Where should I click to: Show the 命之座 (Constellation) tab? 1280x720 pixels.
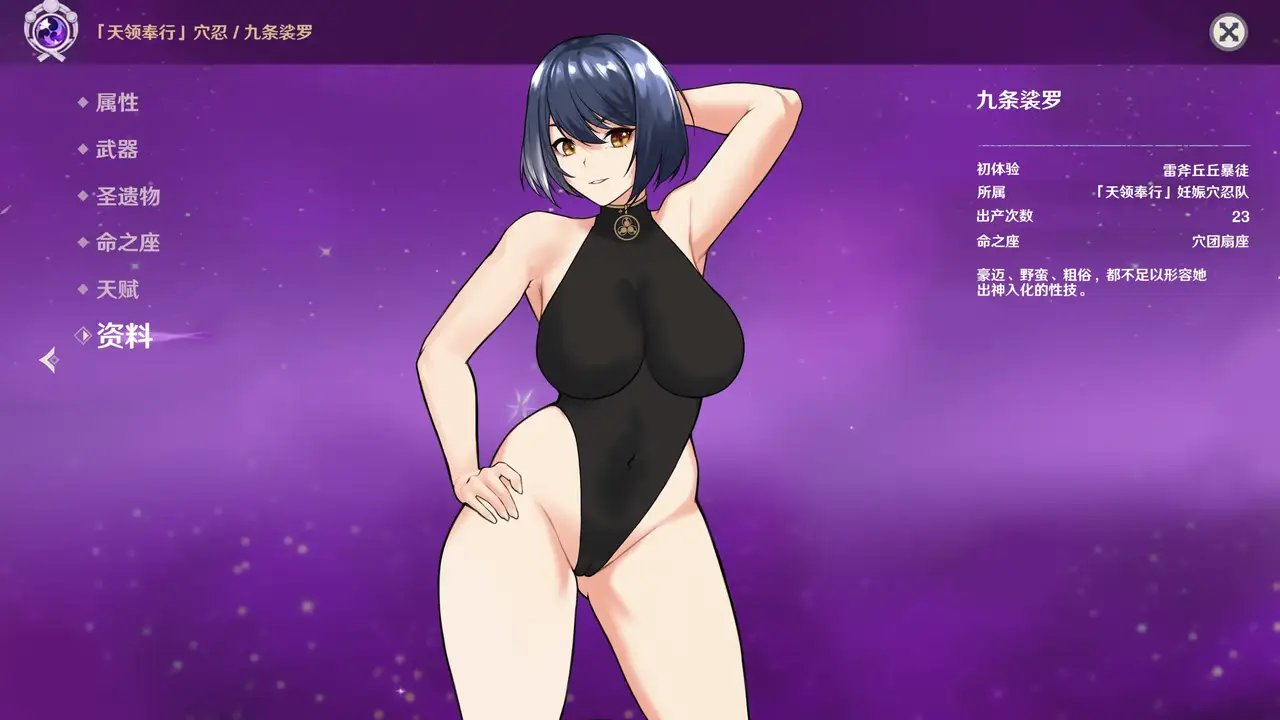coord(127,242)
